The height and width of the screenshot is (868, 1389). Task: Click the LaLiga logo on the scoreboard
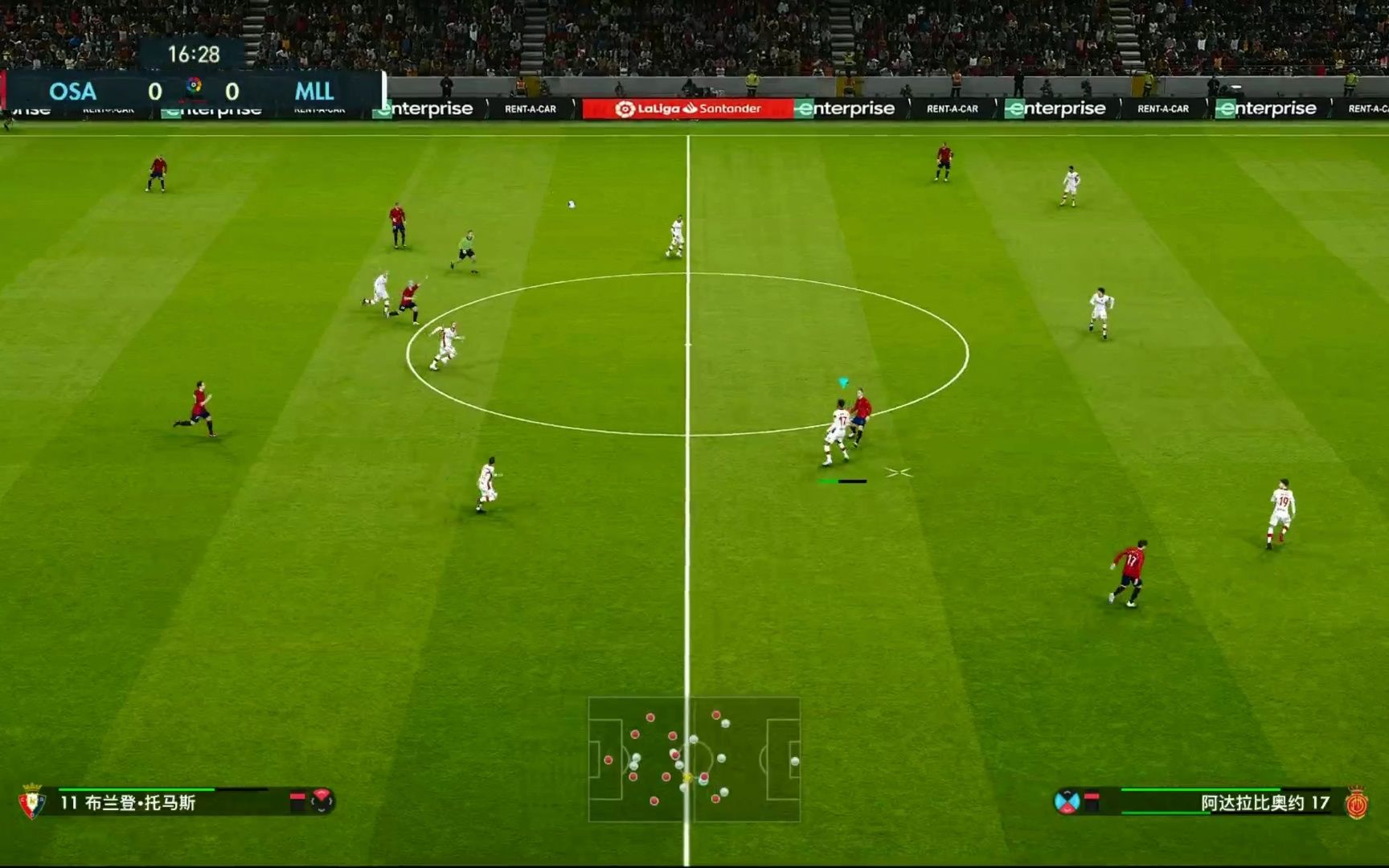(194, 86)
